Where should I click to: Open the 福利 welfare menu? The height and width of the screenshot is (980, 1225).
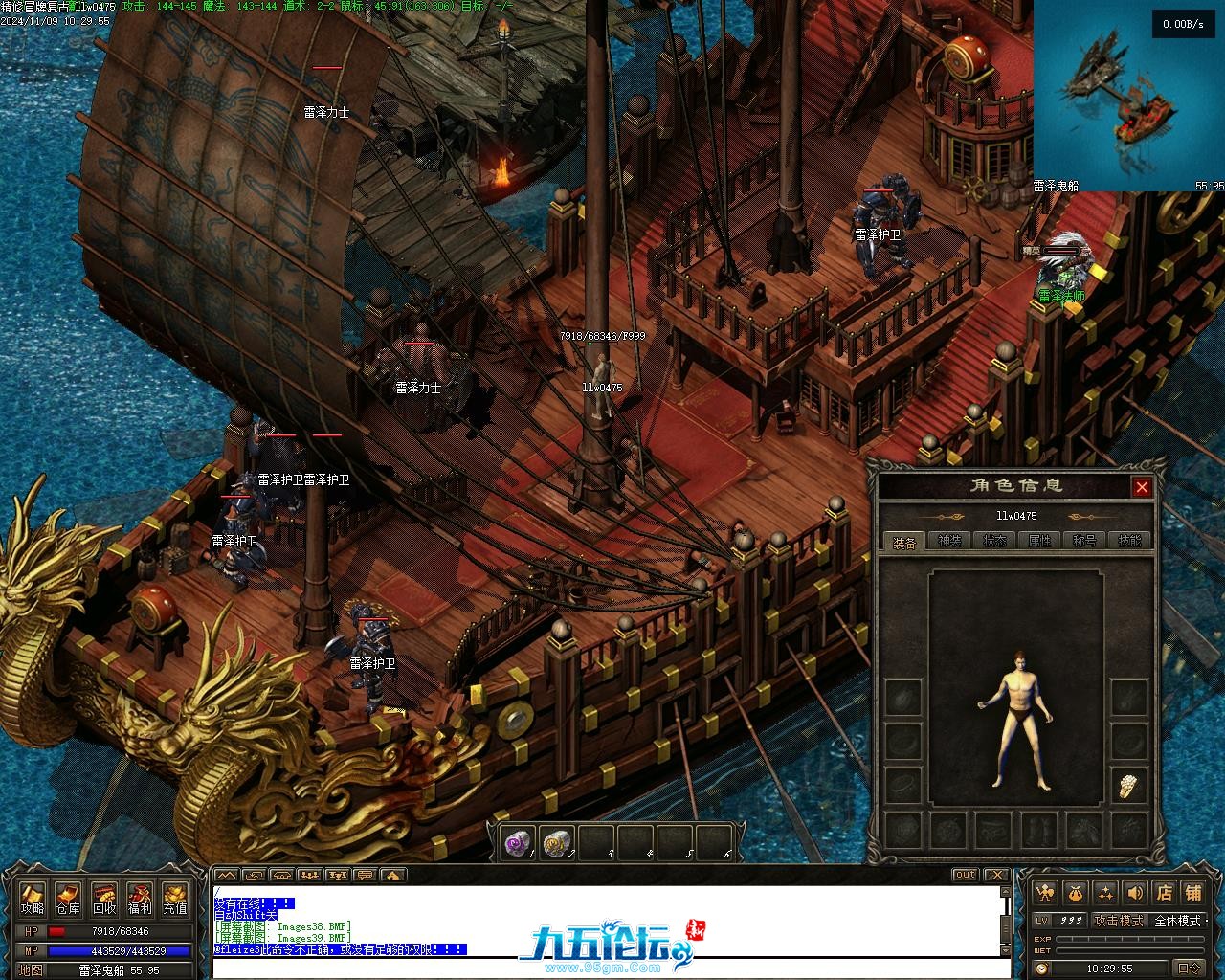[x=139, y=899]
